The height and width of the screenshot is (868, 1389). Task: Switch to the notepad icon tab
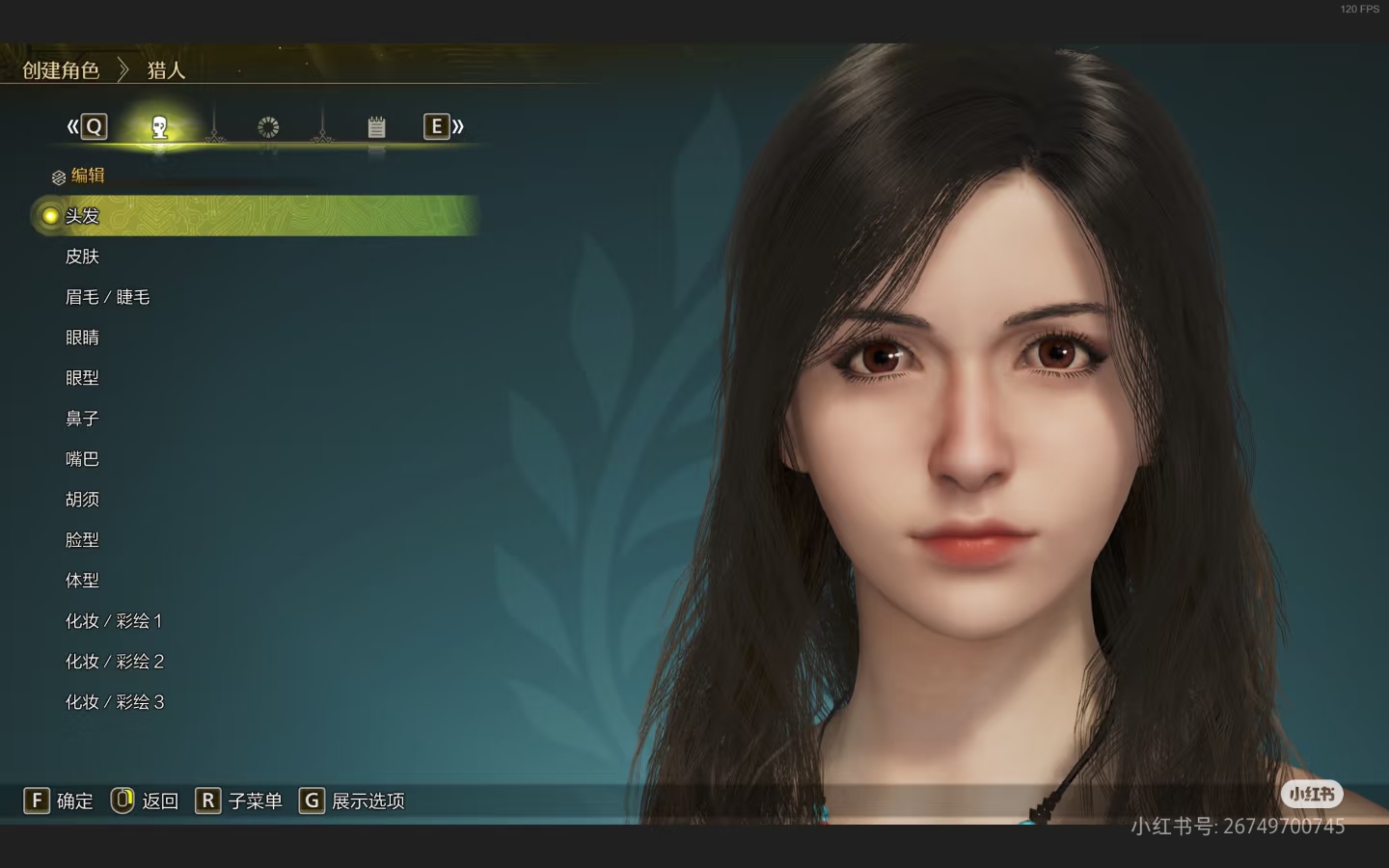tap(376, 126)
